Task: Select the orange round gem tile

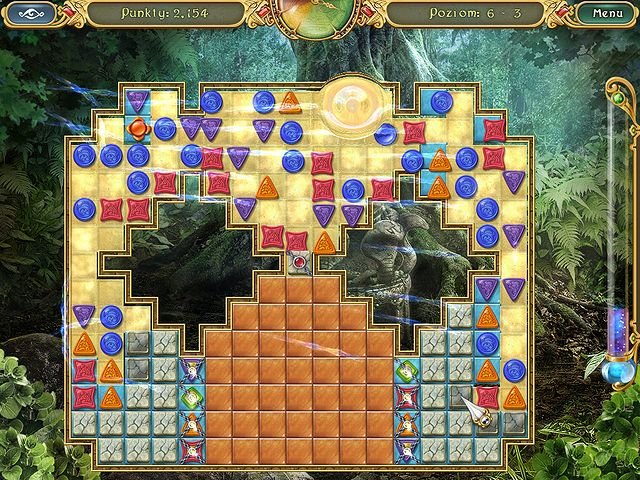Action: [138, 128]
